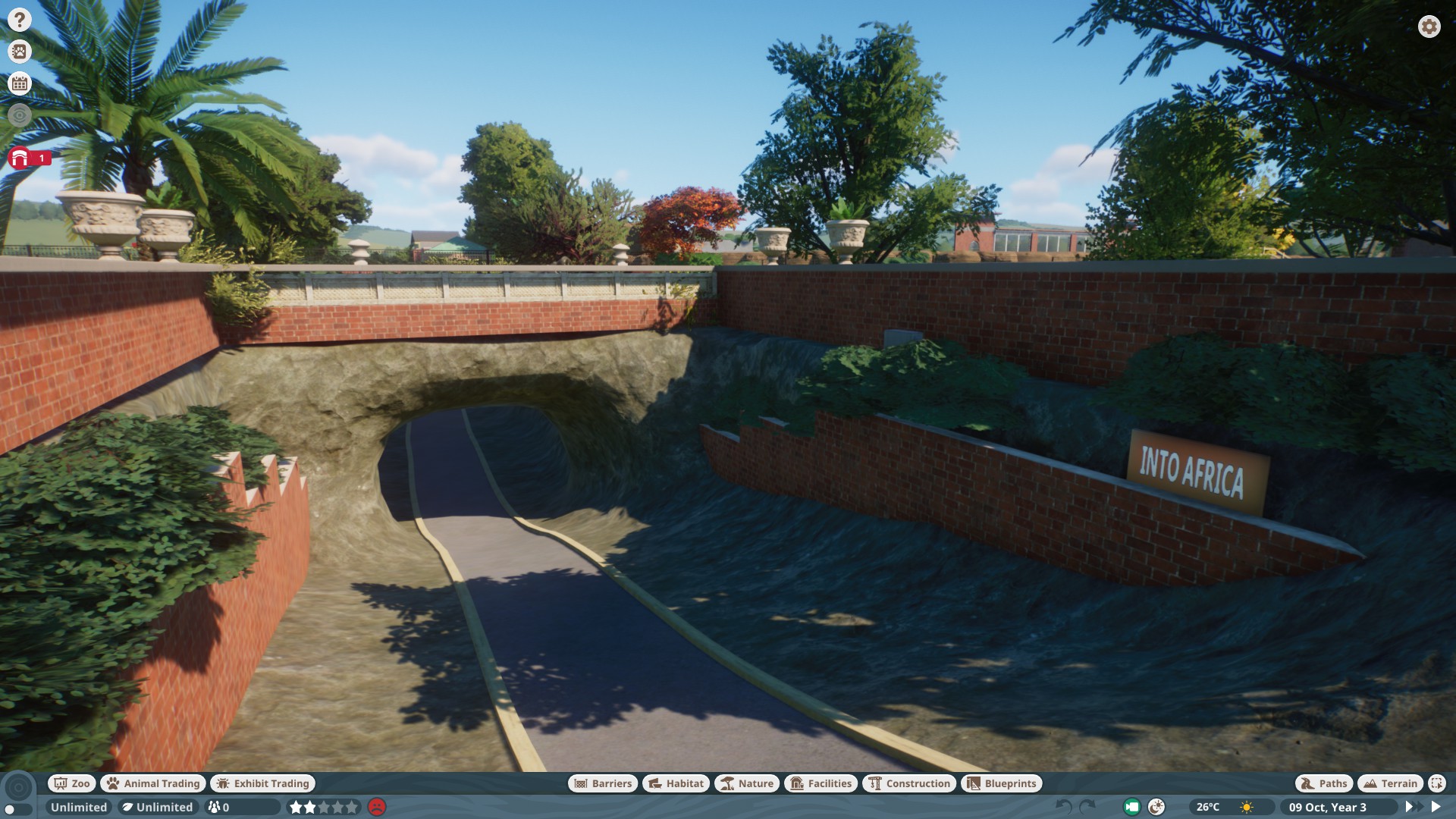Screen dimensions: 1456x819
Task: Open the Exhibit Trading screen
Action: (262, 783)
